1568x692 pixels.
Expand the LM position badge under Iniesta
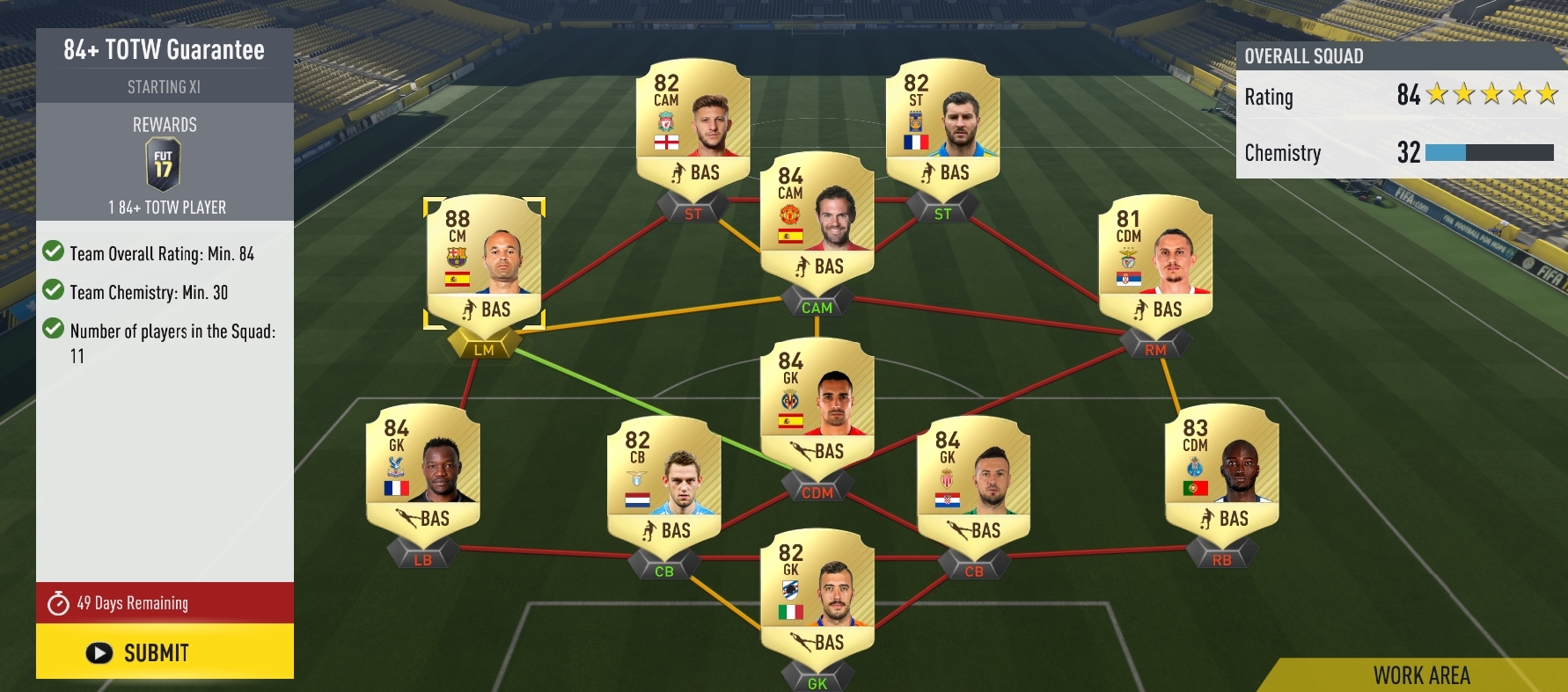(484, 348)
